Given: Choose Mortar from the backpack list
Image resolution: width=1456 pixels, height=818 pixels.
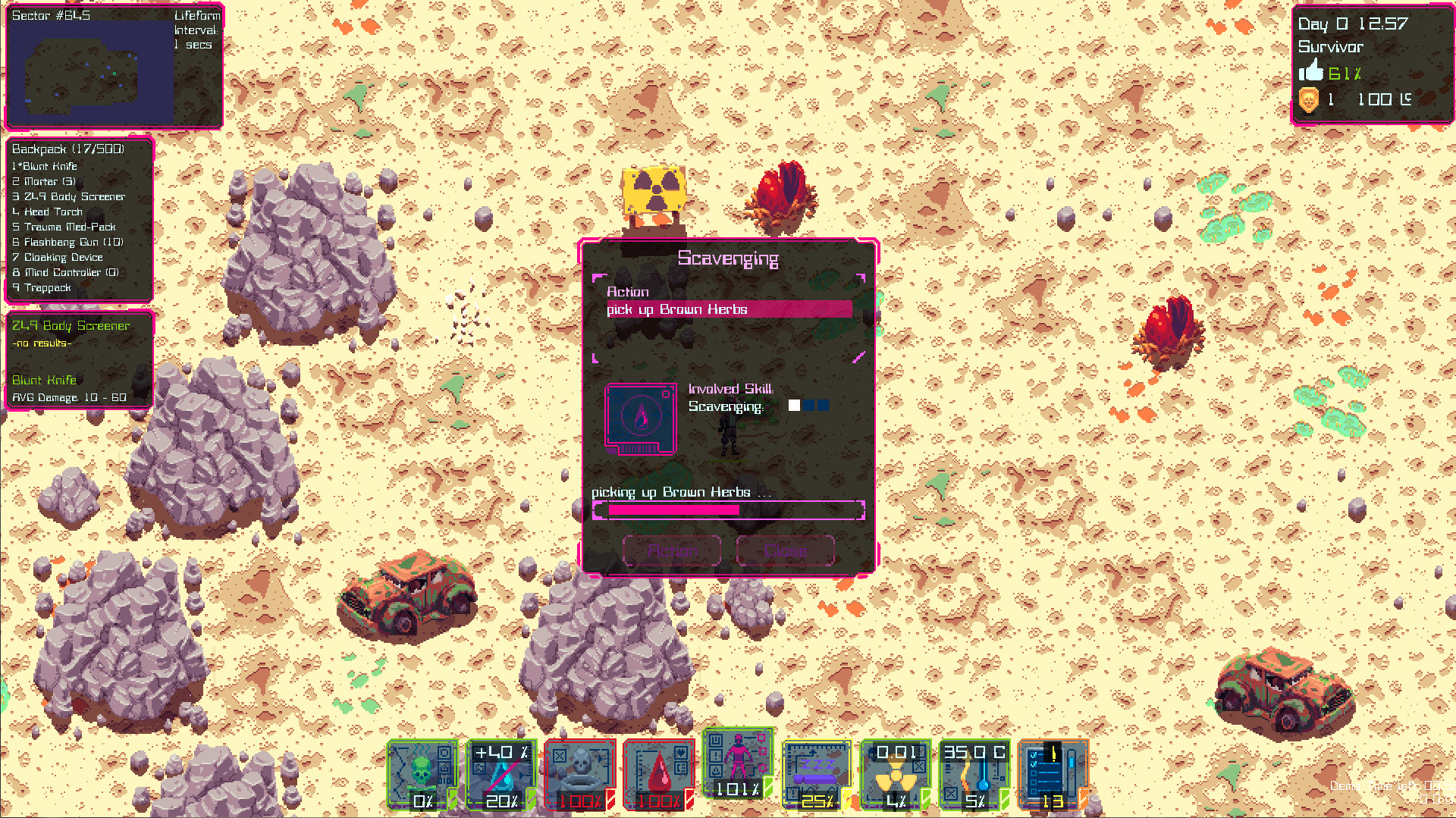Looking at the screenshot, I should pos(45,181).
